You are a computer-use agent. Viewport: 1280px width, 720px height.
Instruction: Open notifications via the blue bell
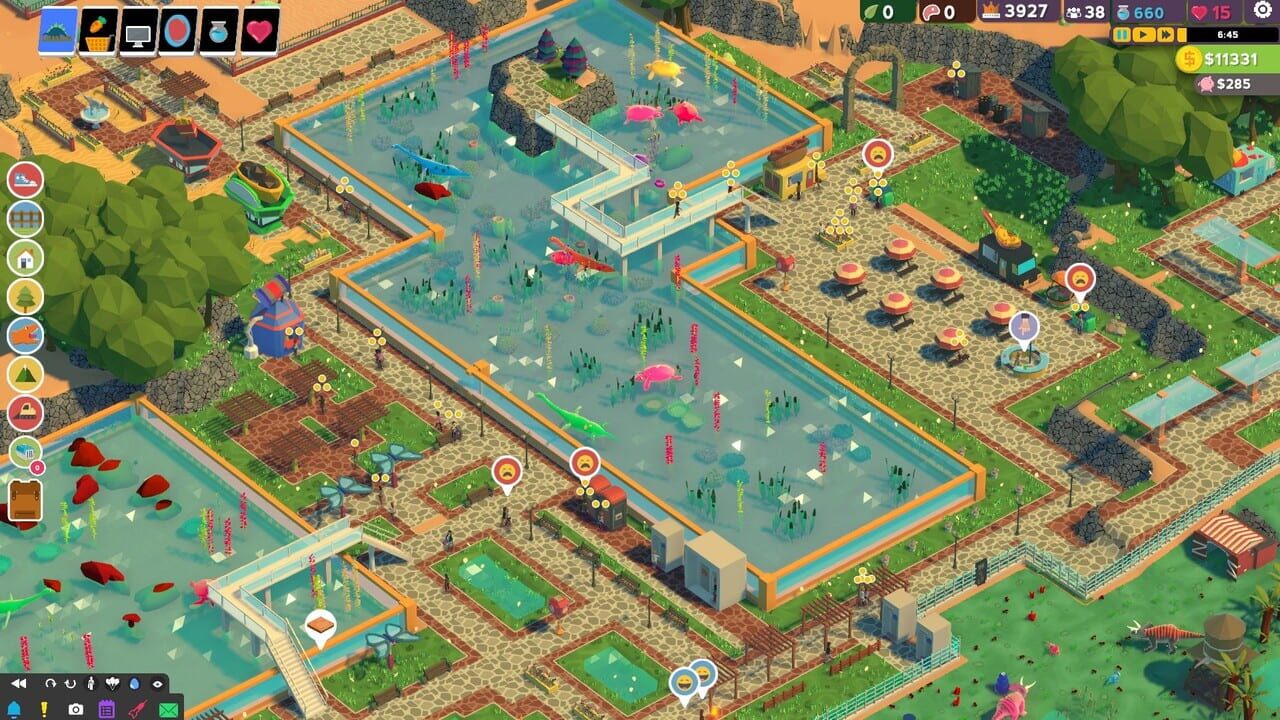click(15, 708)
